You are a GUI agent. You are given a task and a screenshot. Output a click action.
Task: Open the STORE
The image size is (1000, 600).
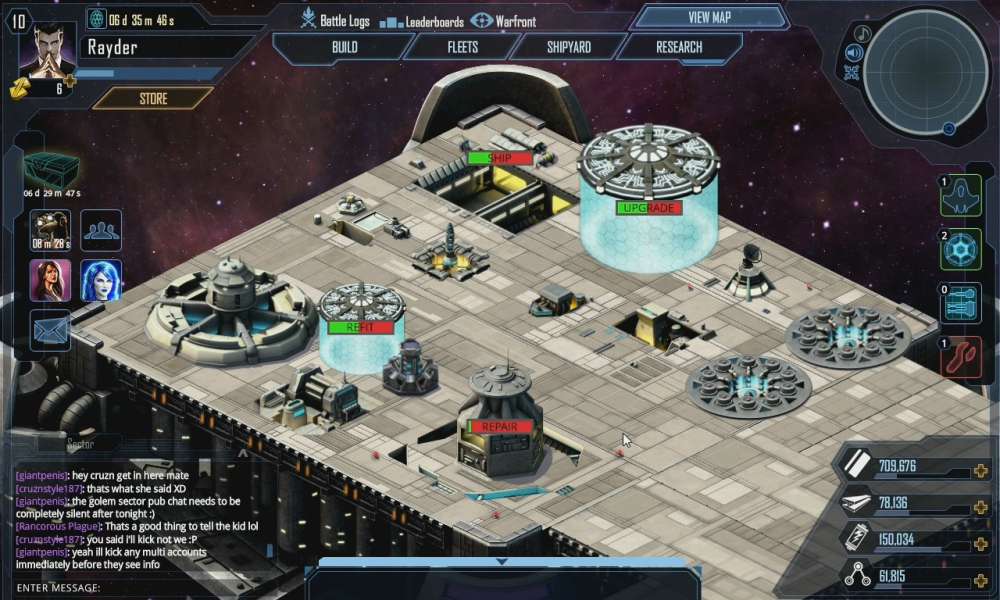point(153,98)
